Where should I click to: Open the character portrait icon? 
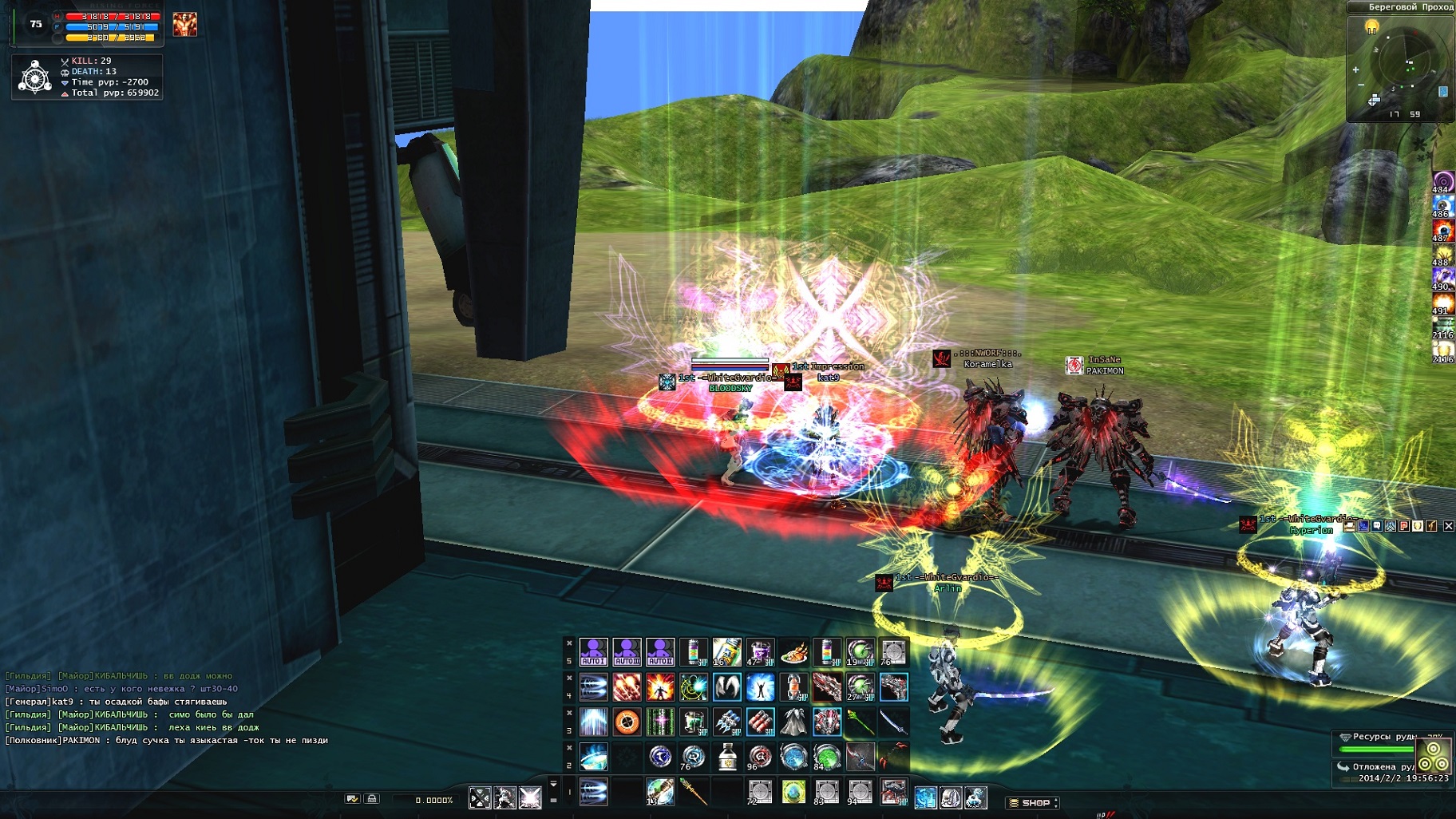point(184,24)
